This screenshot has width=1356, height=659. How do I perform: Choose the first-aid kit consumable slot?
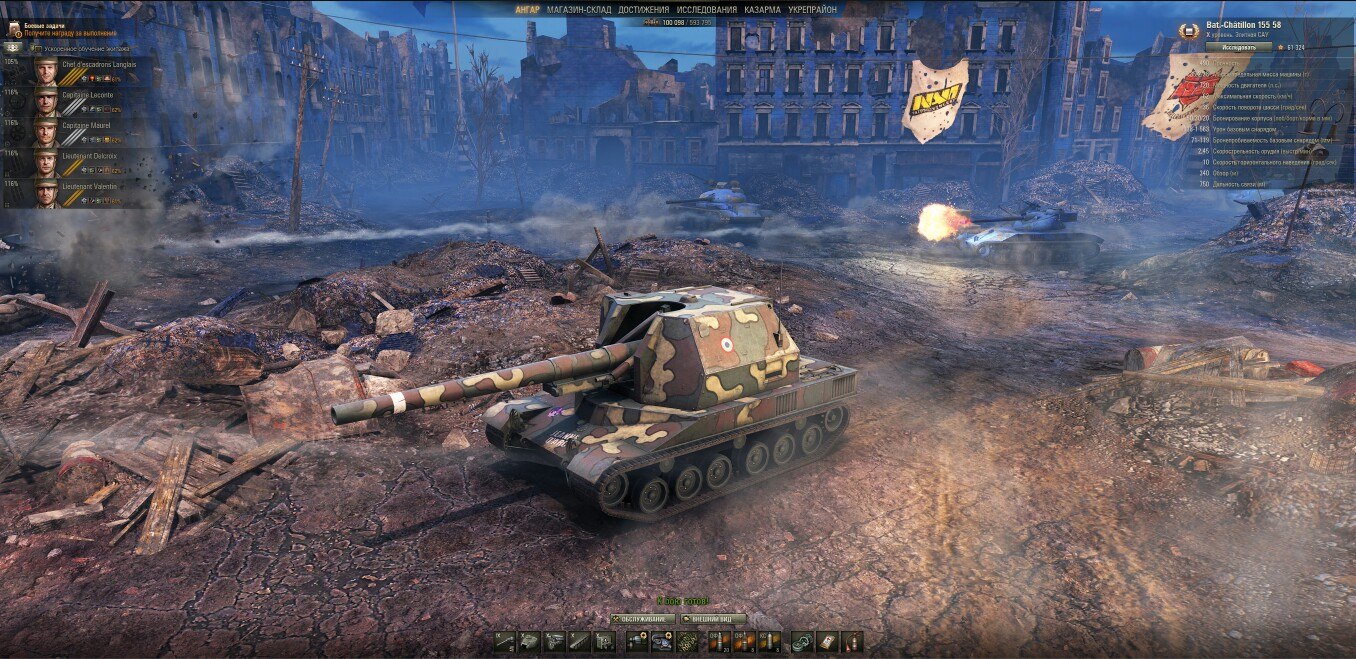[827, 642]
